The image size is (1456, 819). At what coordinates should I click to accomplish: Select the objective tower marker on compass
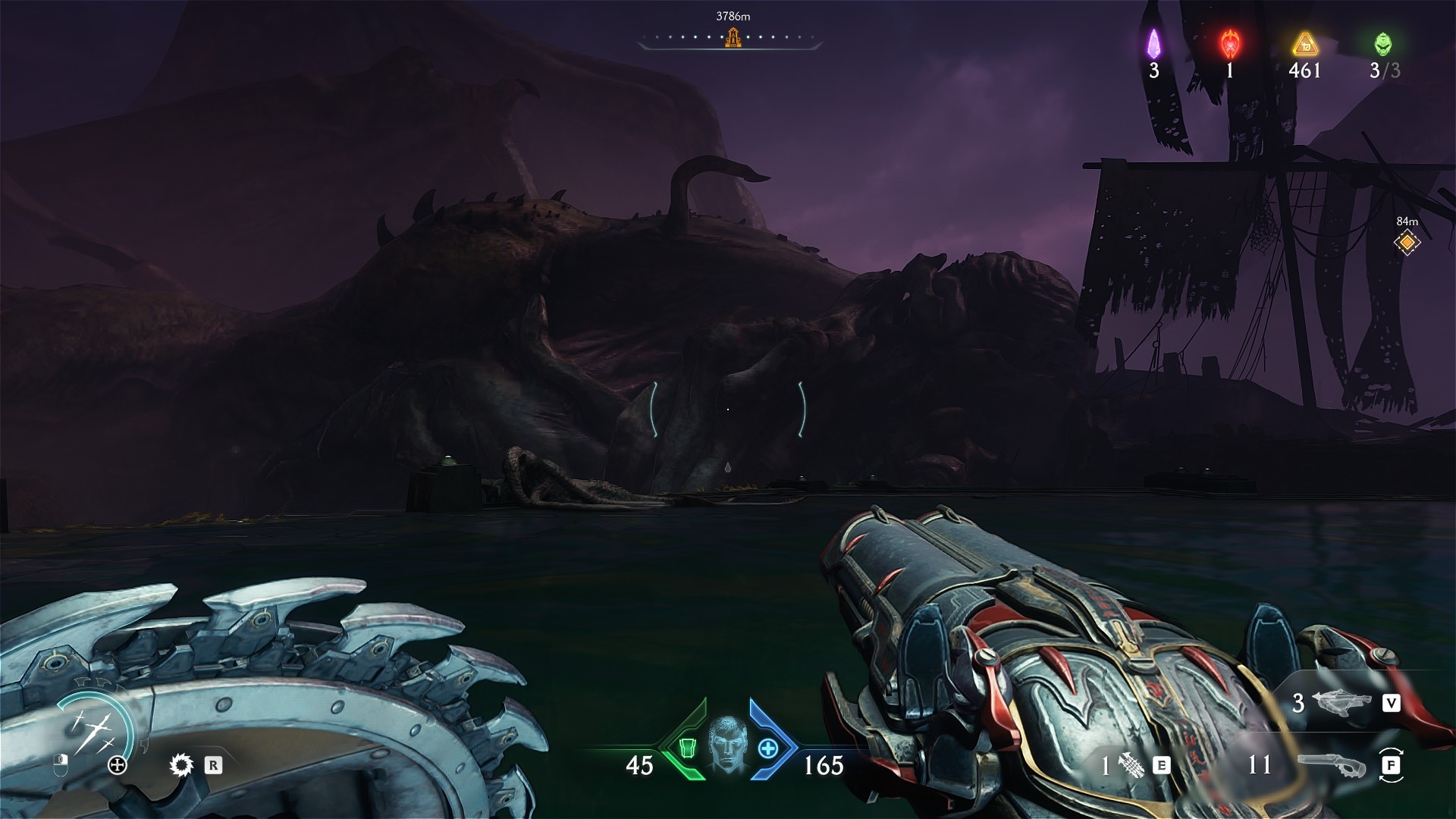732,36
